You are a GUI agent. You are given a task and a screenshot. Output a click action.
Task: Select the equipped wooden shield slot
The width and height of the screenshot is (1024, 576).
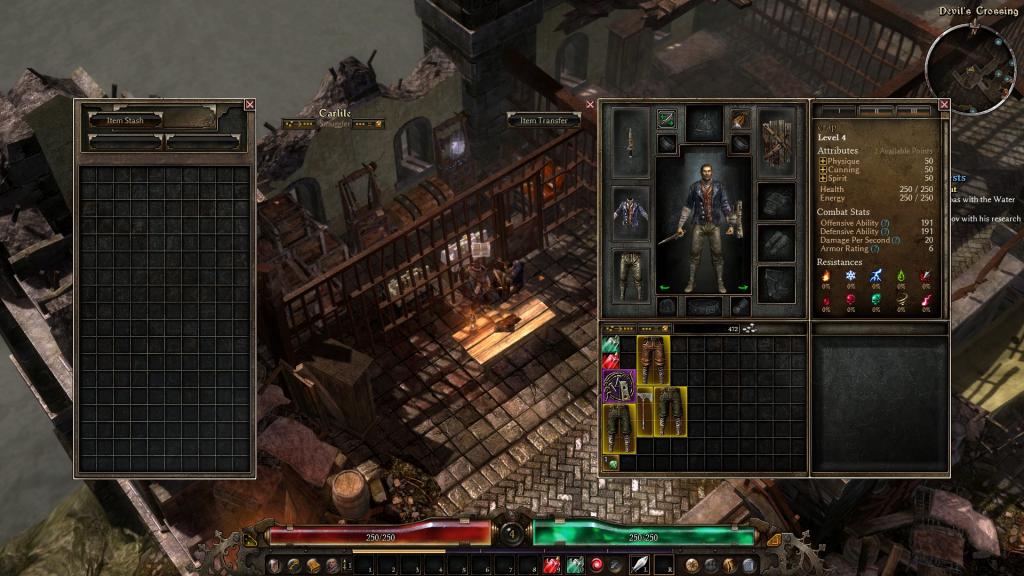[x=776, y=142]
